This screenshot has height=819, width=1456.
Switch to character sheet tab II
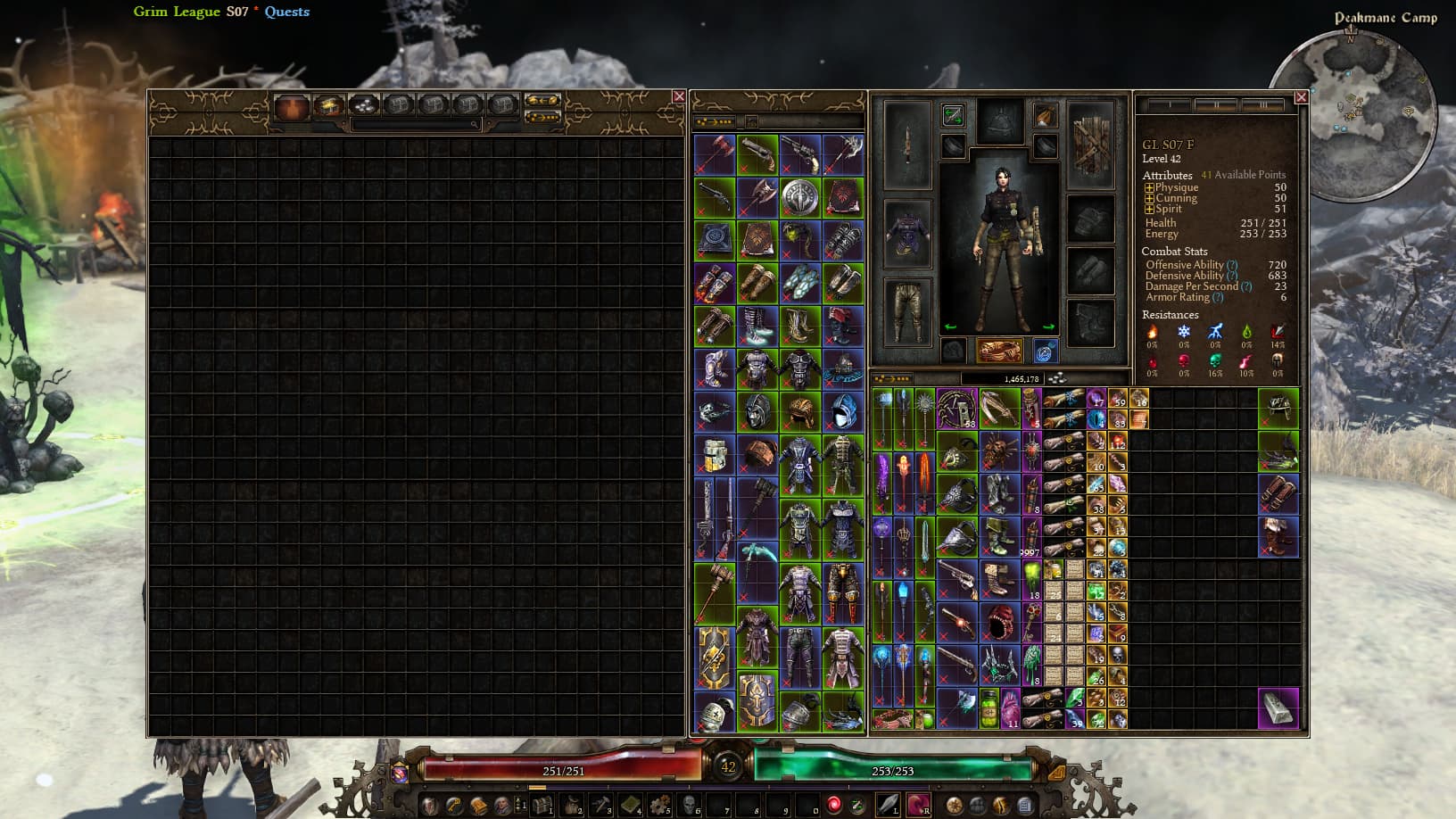click(1214, 106)
